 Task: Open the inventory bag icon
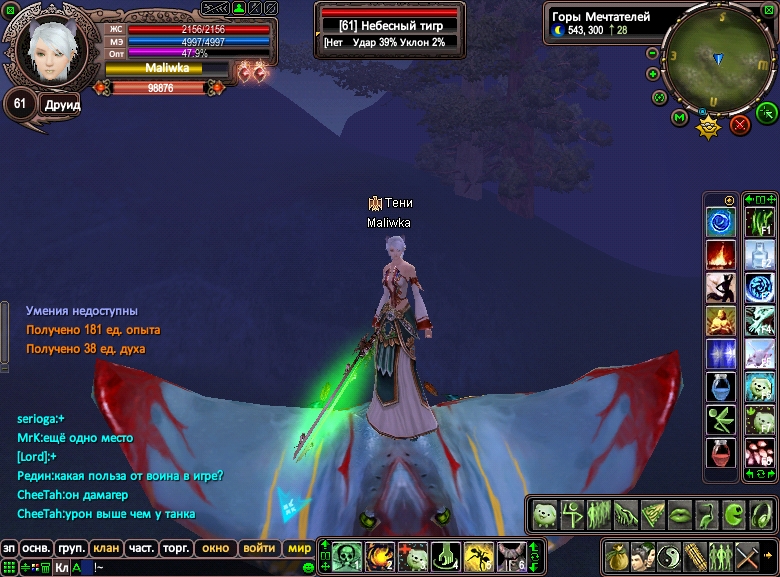tap(616, 555)
